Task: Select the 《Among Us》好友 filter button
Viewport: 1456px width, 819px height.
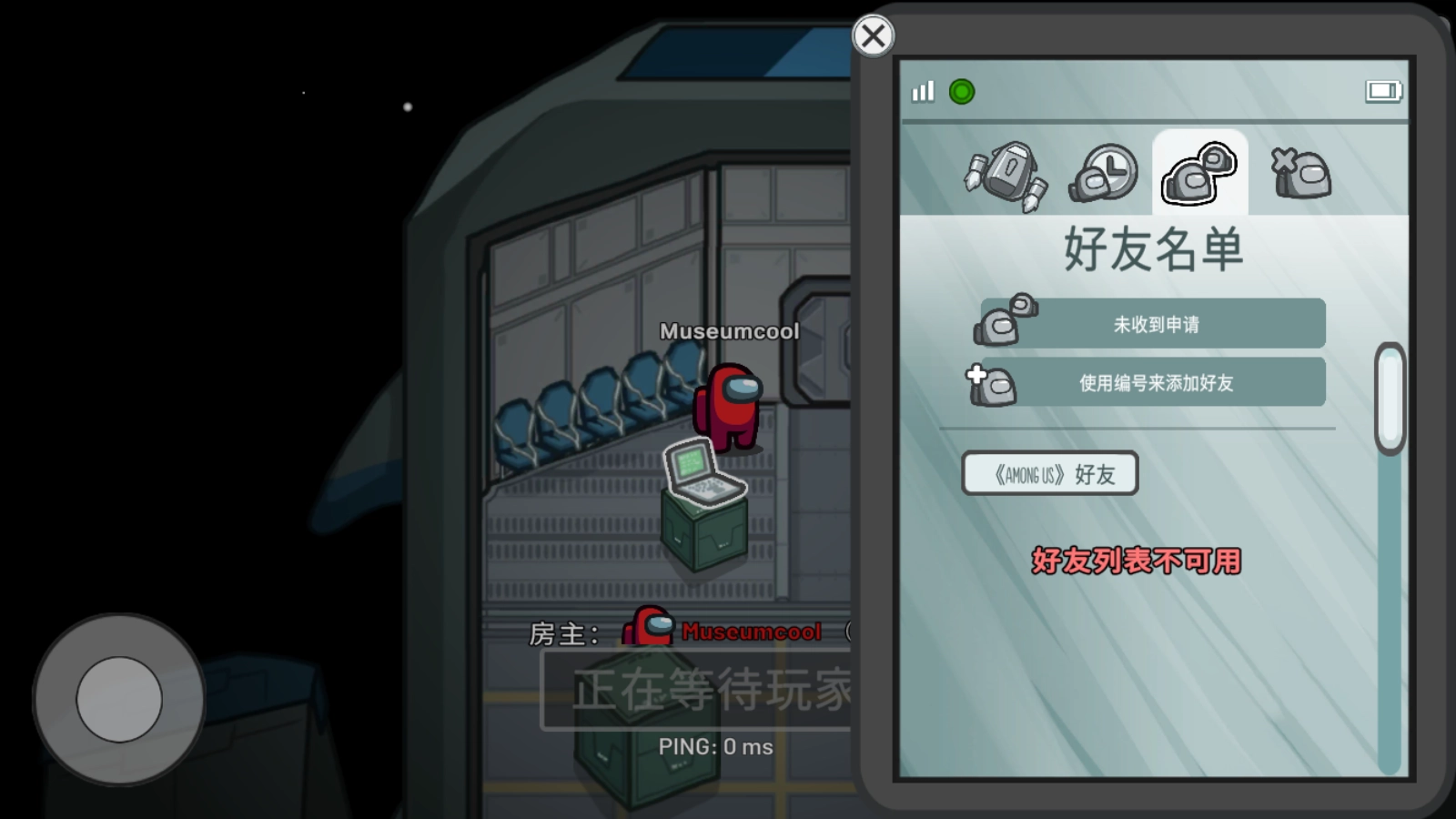Action: (1050, 474)
